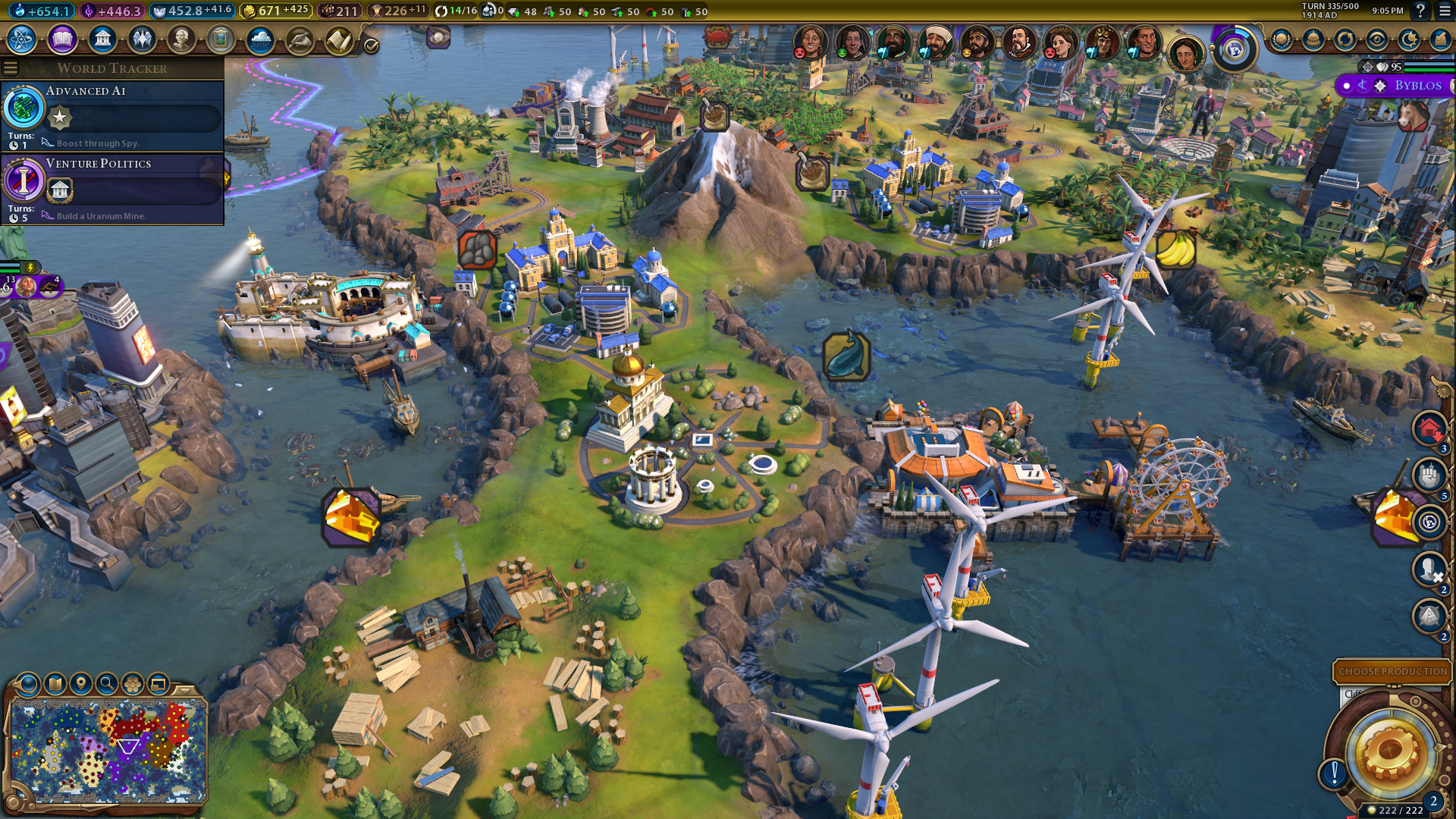Select the Advanced AI research entry
The image size is (1456, 819).
[x=112, y=115]
